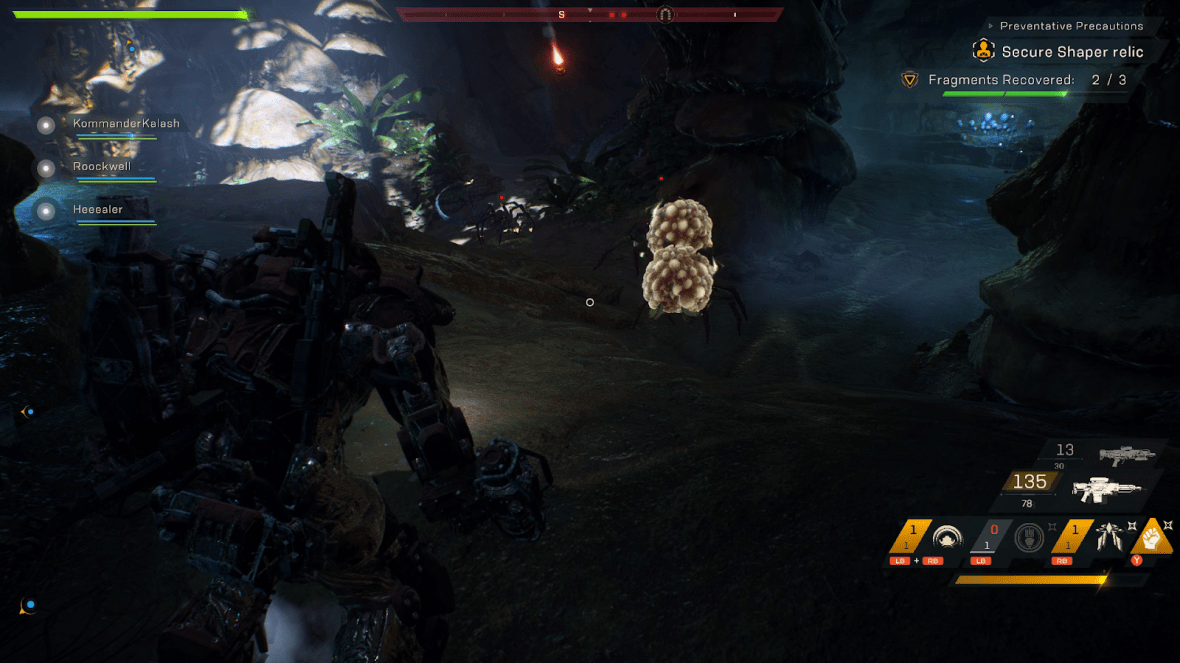
Task: Activate the shield dome ability icon
Action: [x=945, y=537]
